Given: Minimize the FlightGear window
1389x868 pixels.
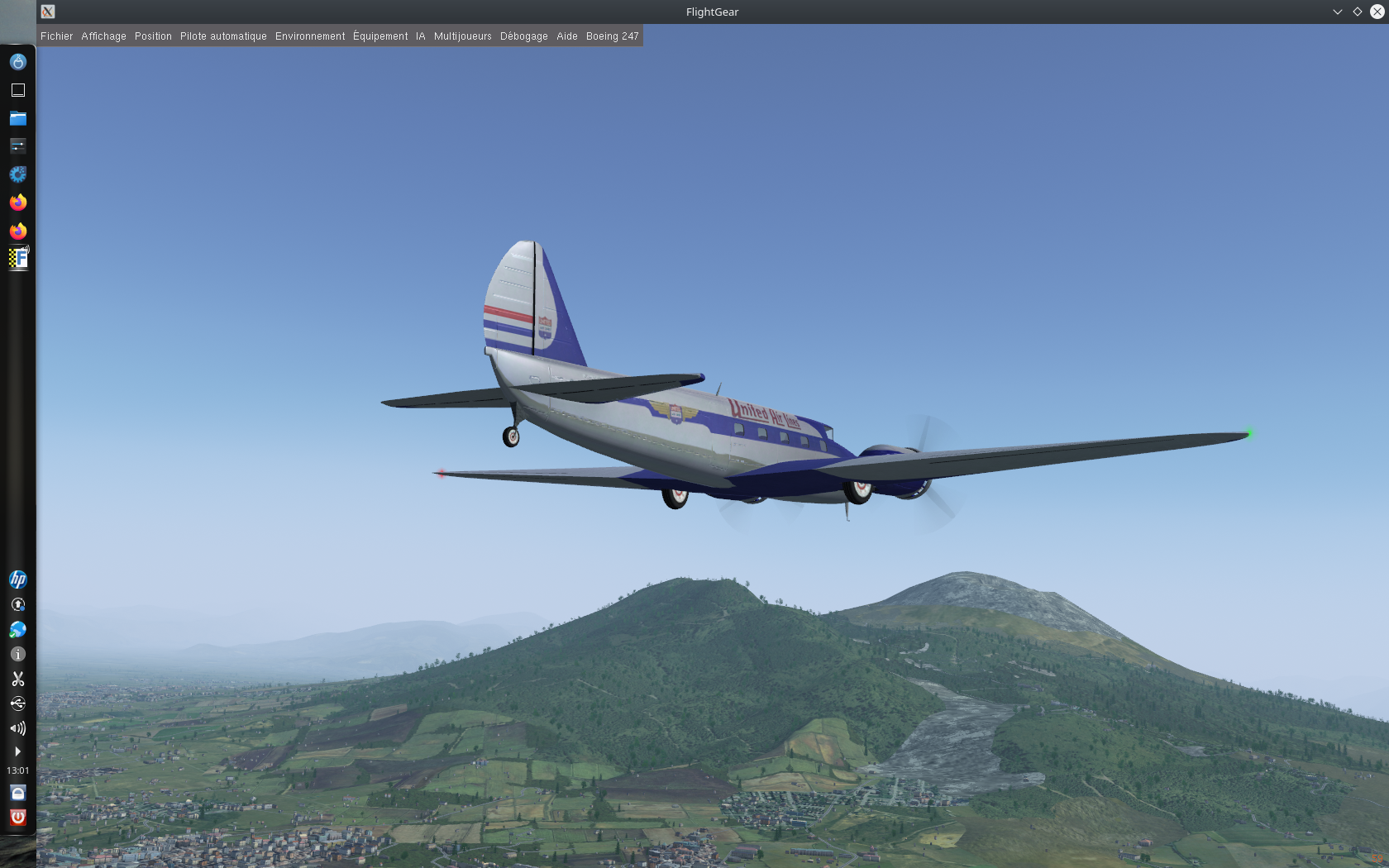Looking at the screenshot, I should 1337,12.
